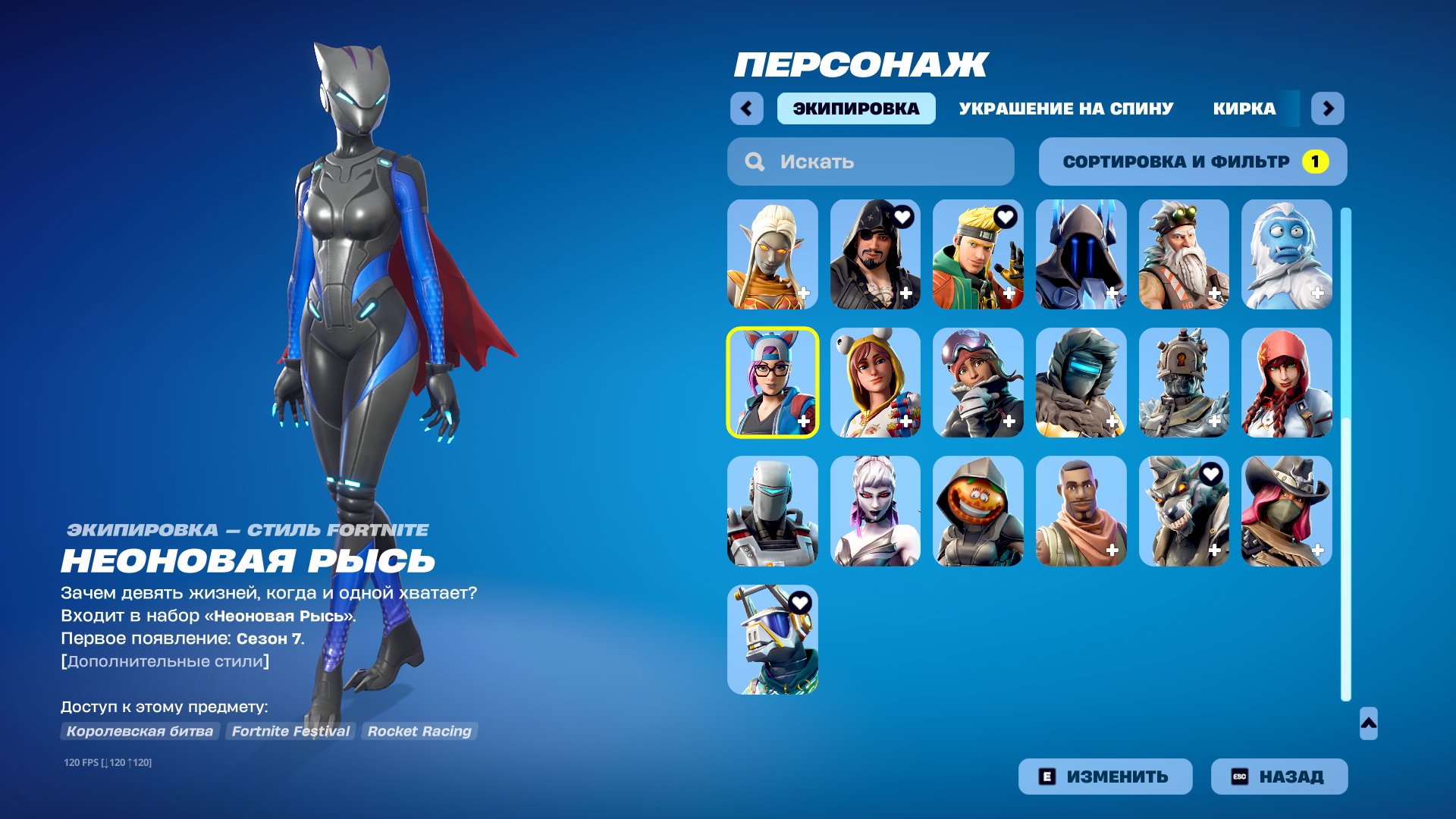Switch to the КИРКА tab
Image resolution: width=1456 pixels, height=819 pixels.
[1244, 108]
